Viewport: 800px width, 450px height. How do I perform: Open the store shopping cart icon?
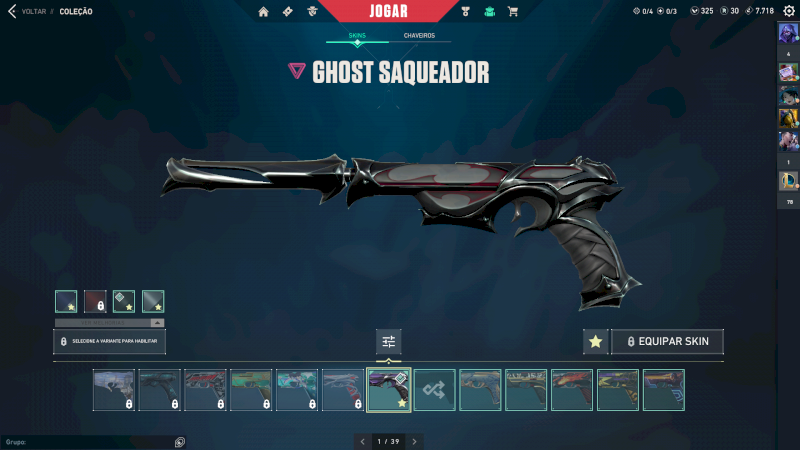513,12
